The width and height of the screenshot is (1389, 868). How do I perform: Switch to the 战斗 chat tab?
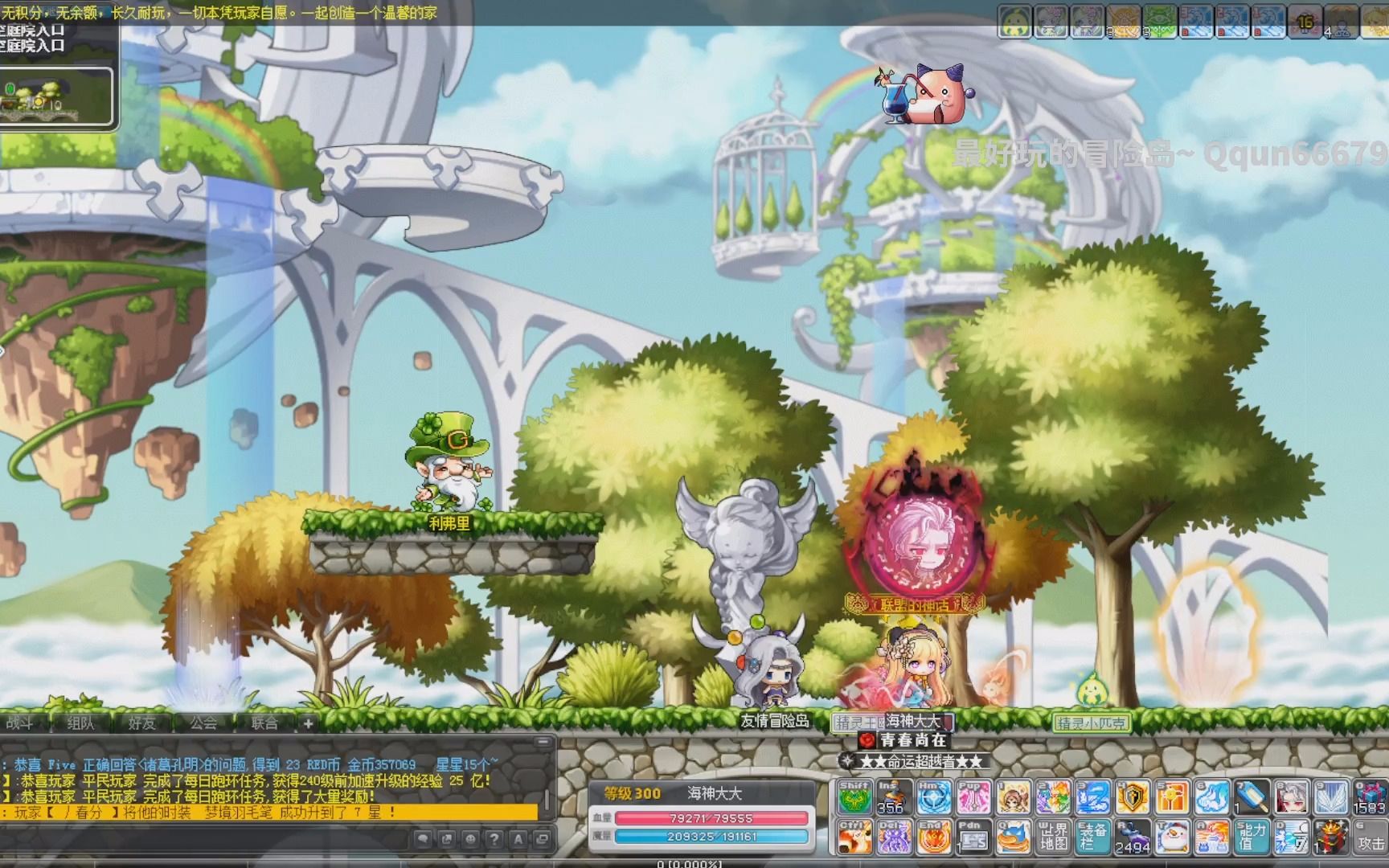pyautogui.click(x=21, y=723)
